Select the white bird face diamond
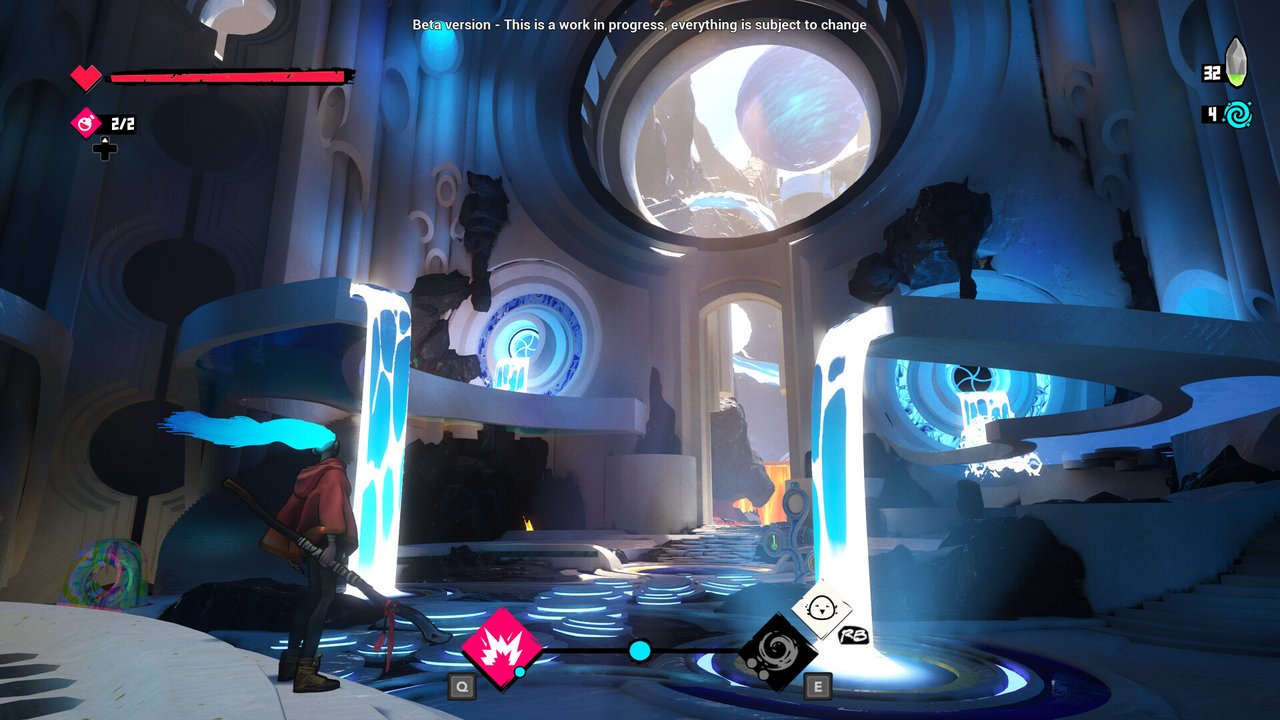The width and height of the screenshot is (1280, 720). 822,609
